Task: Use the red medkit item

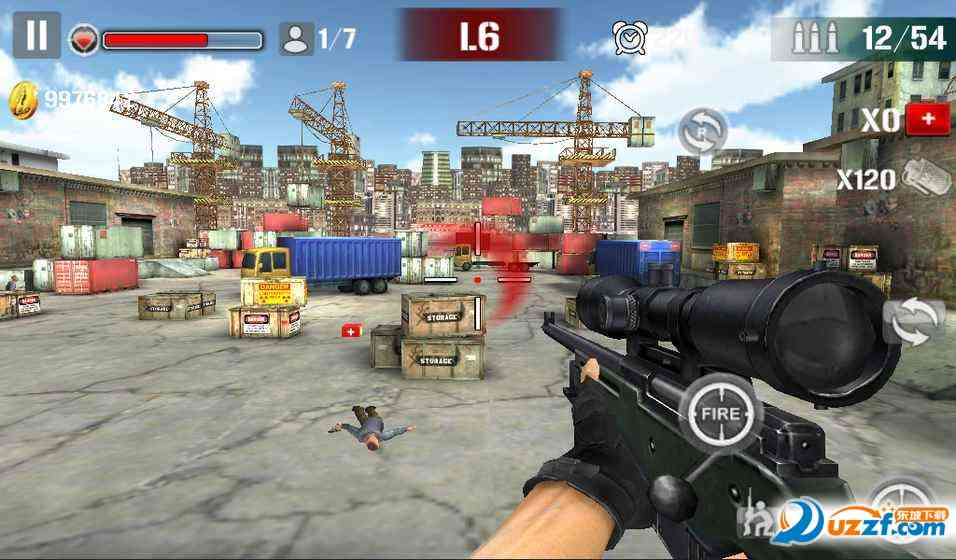Action: (927, 119)
